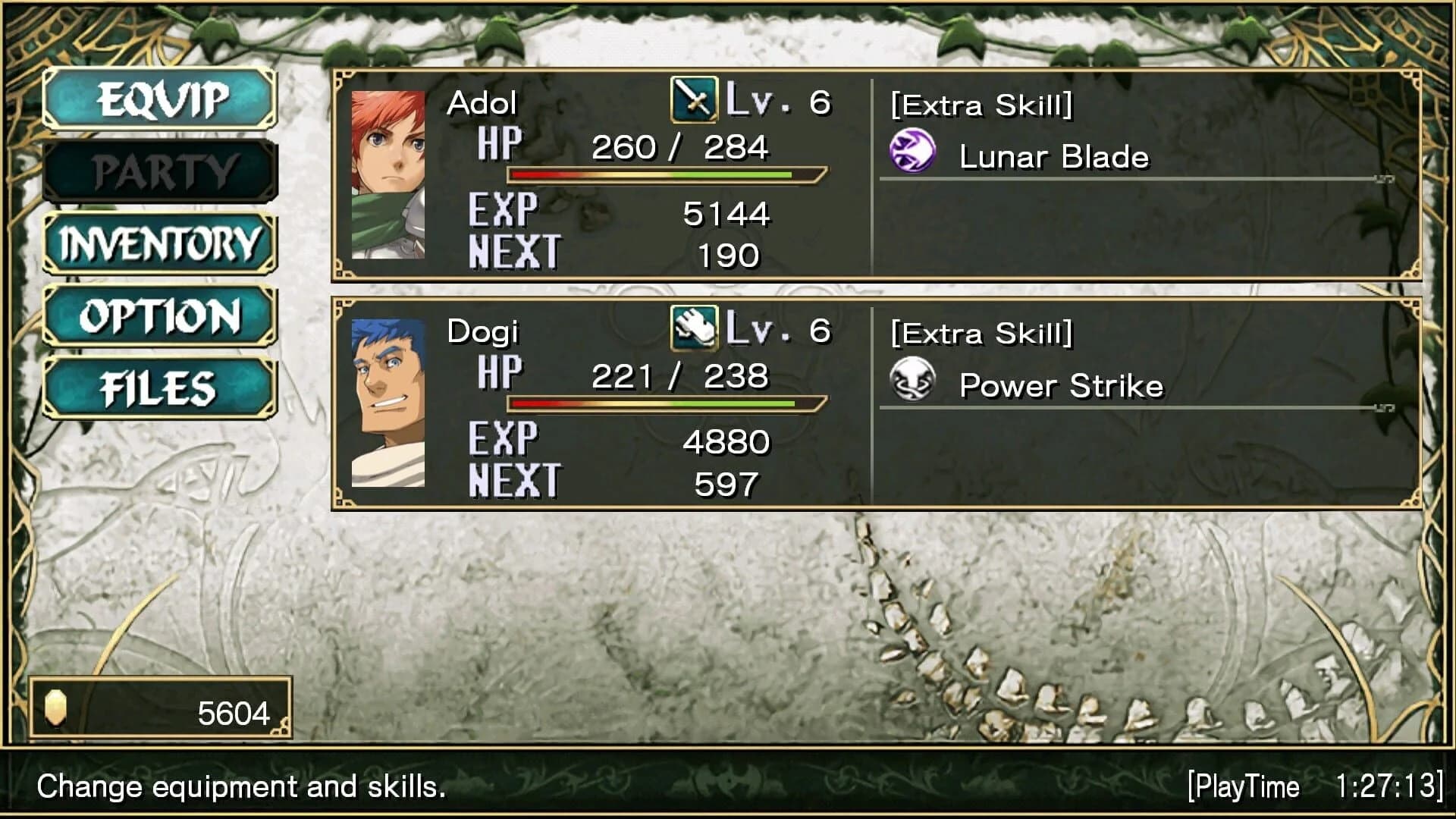Open the Inventory menu
Viewport: 1456px width, 819px height.
tap(158, 243)
